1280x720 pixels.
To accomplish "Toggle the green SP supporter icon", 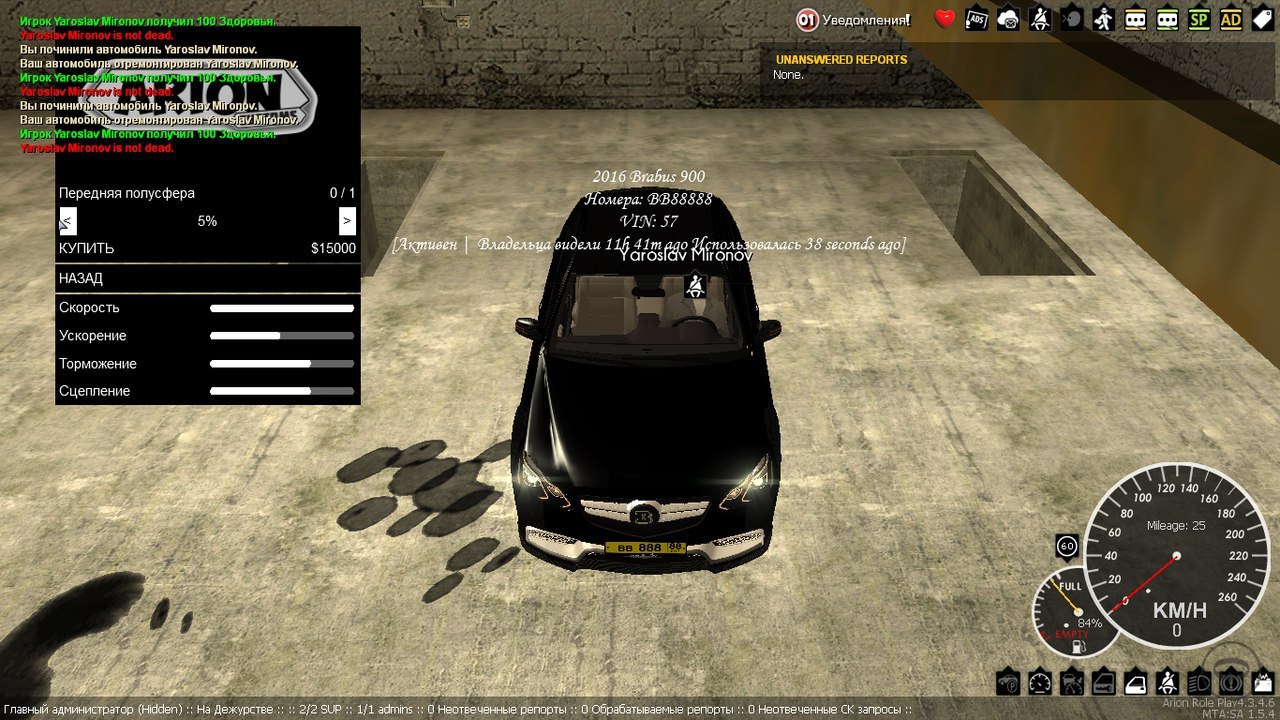I will (1198, 19).
